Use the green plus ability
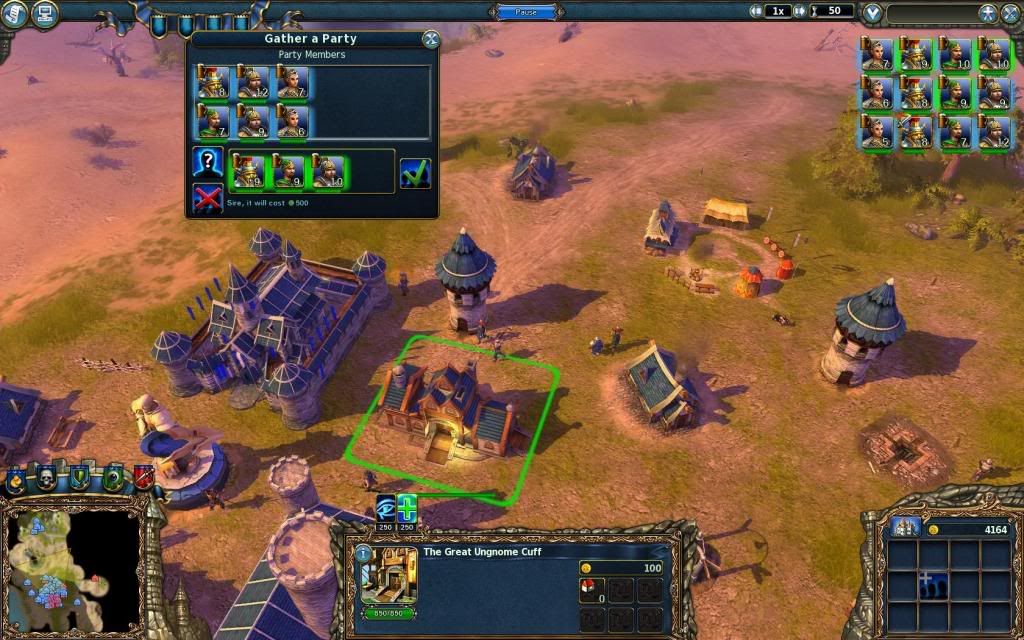This screenshot has height=640, width=1024. click(407, 508)
